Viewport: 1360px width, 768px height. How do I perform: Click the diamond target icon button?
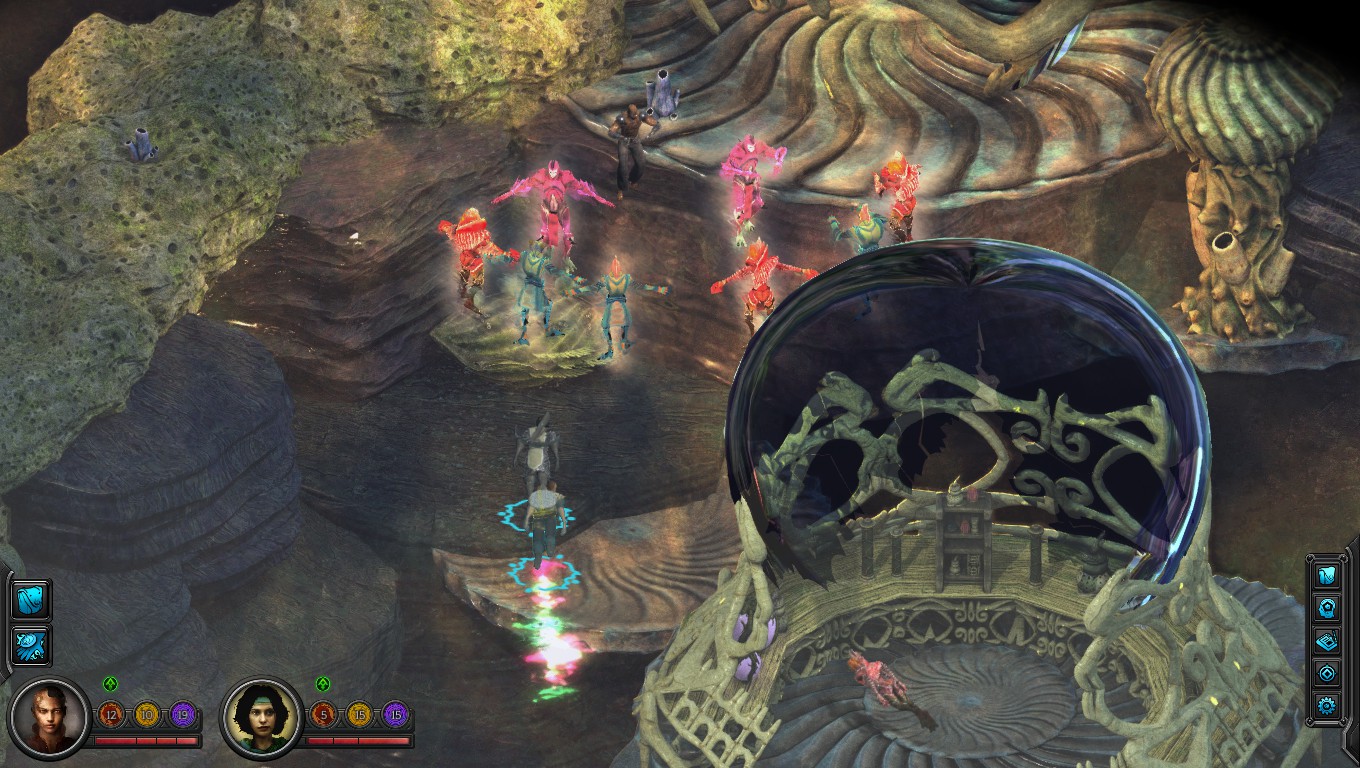pyautogui.click(x=1327, y=673)
